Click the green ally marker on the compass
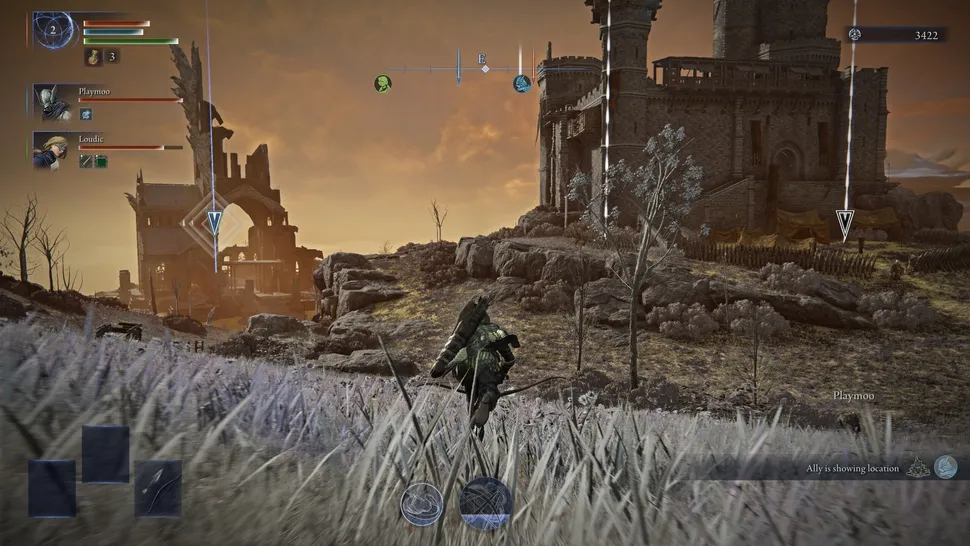 [x=382, y=83]
